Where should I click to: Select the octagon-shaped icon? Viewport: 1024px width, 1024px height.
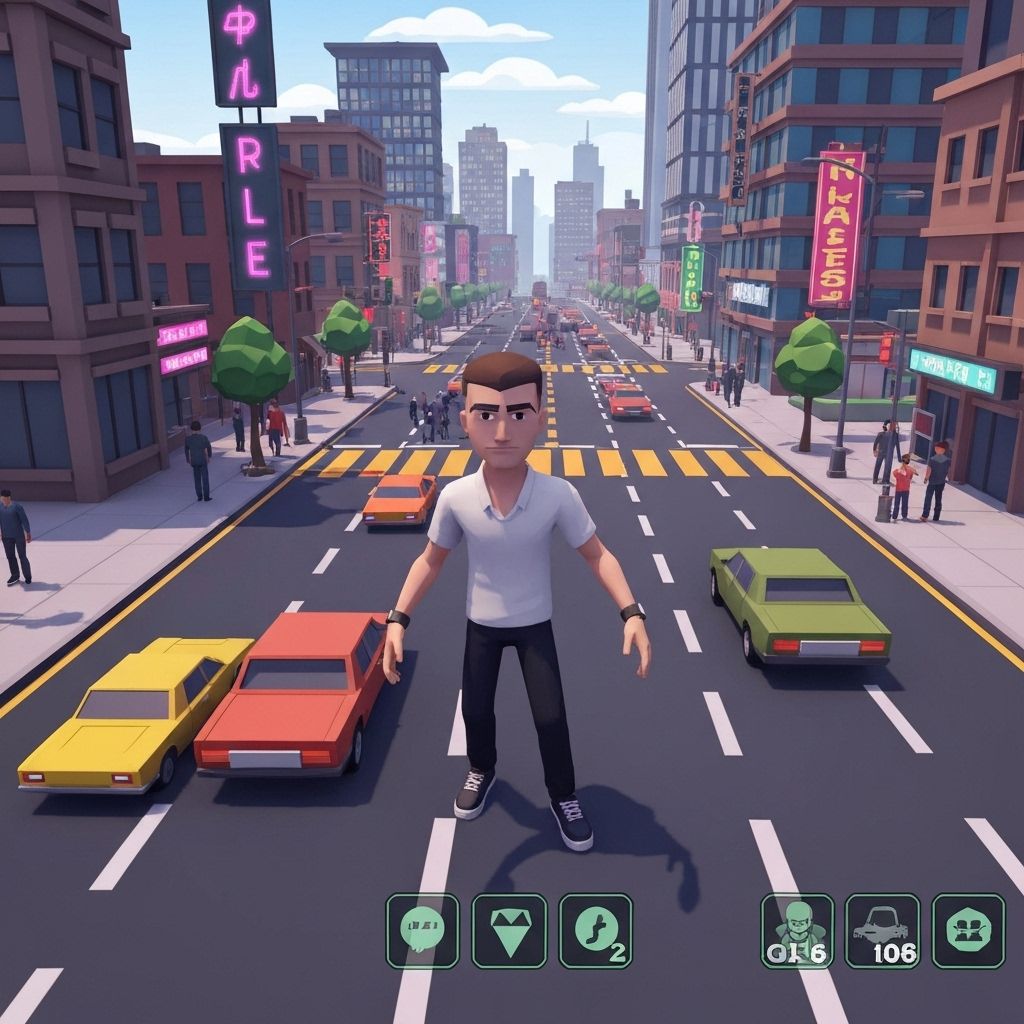coord(968,930)
